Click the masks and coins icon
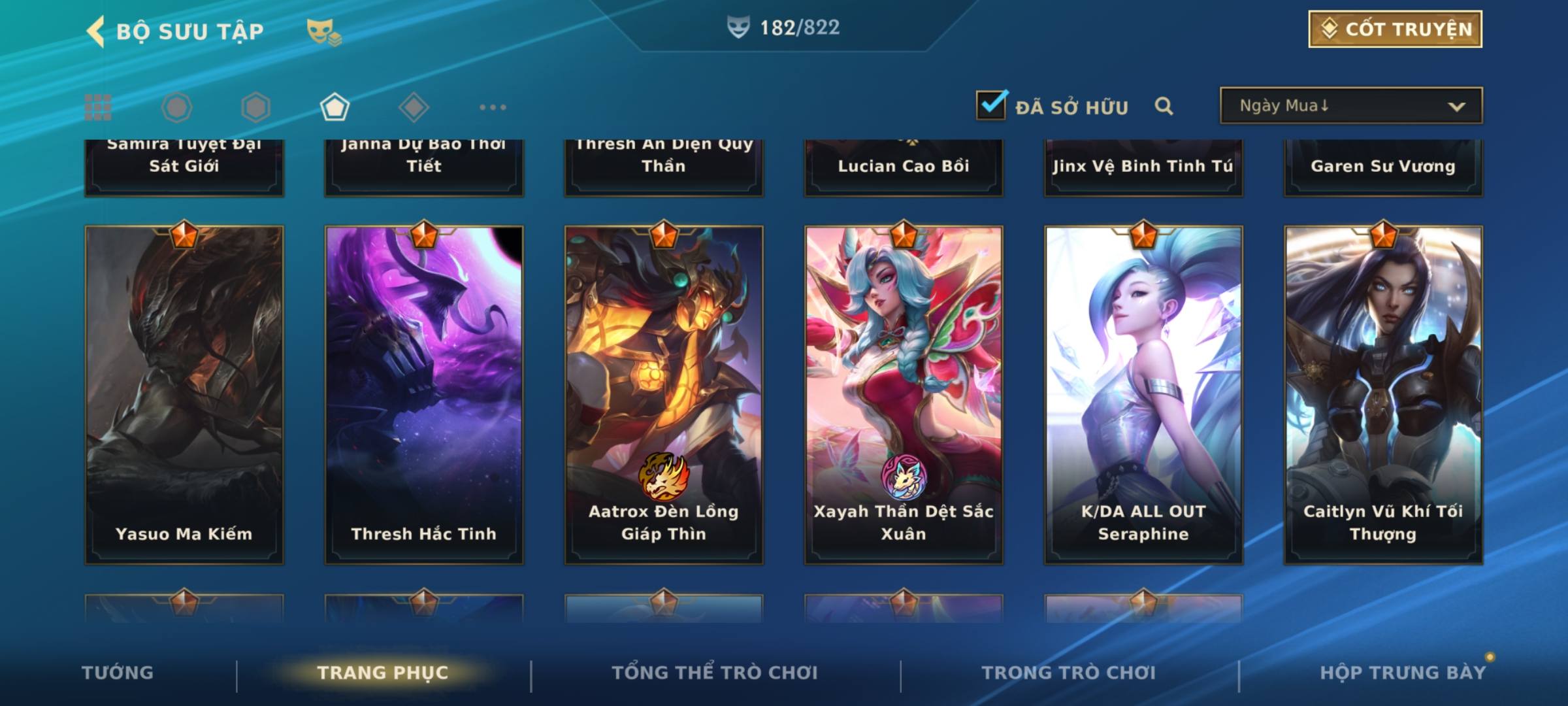 tap(323, 31)
